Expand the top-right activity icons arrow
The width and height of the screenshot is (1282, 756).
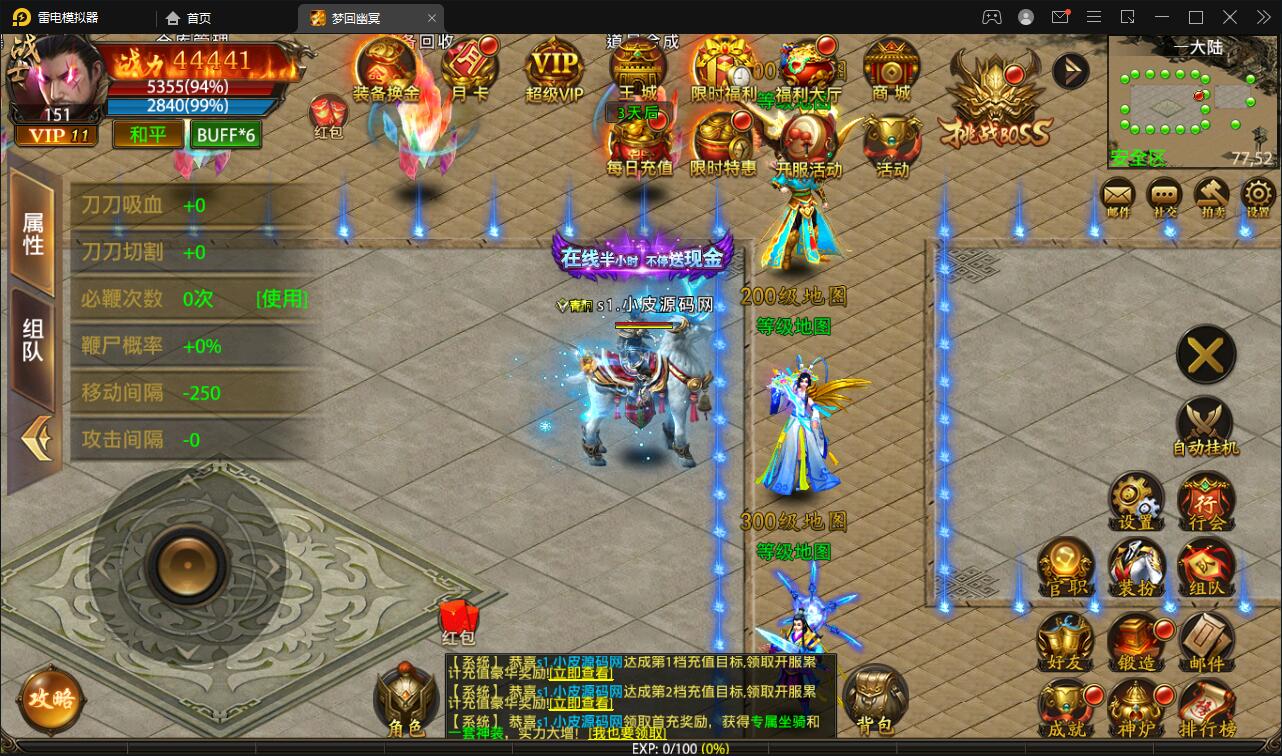point(1070,70)
